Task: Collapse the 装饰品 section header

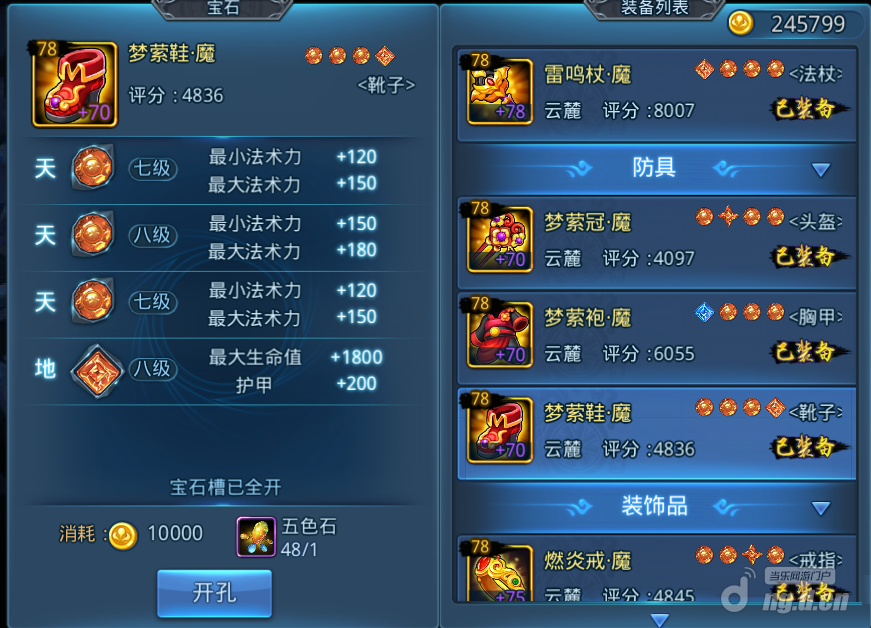Action: coord(821,508)
